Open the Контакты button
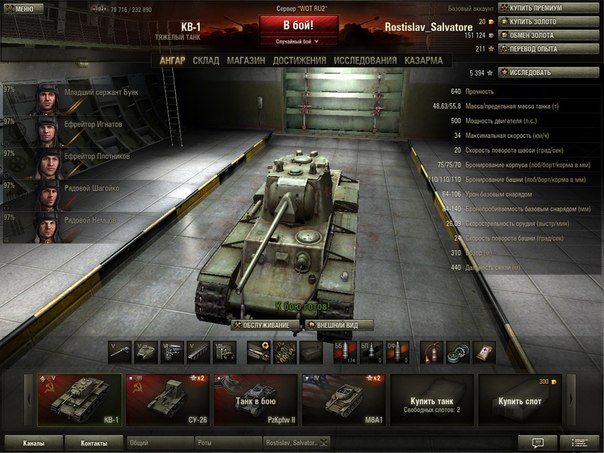 click(x=94, y=442)
